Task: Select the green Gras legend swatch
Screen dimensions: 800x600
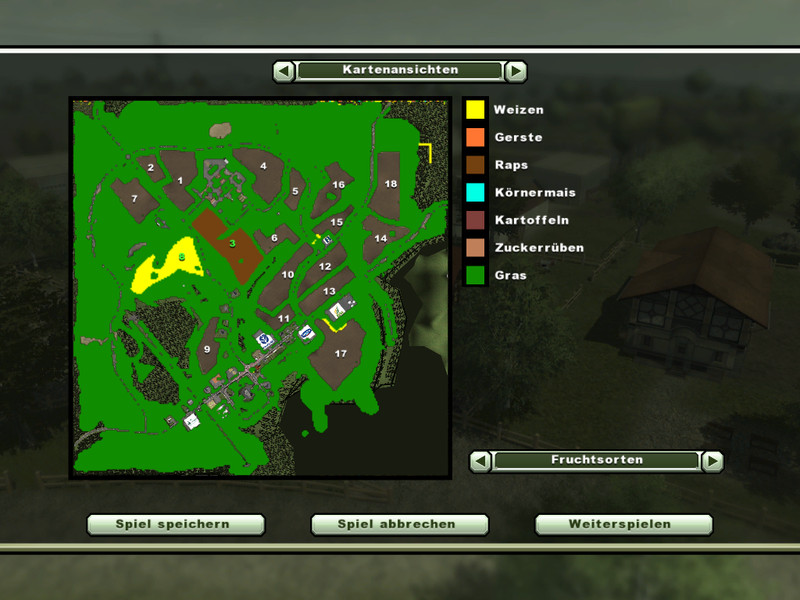Action: point(475,275)
